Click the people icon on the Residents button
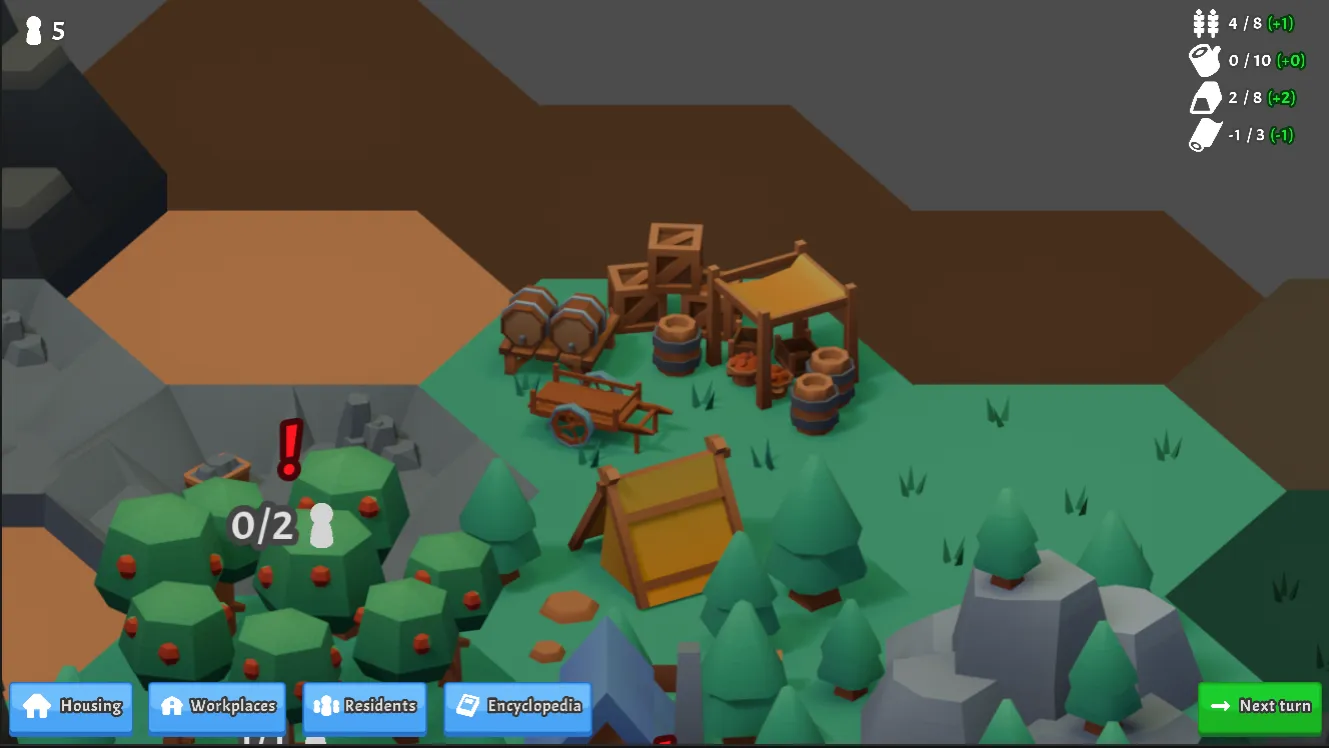This screenshot has width=1329, height=748. 325,705
